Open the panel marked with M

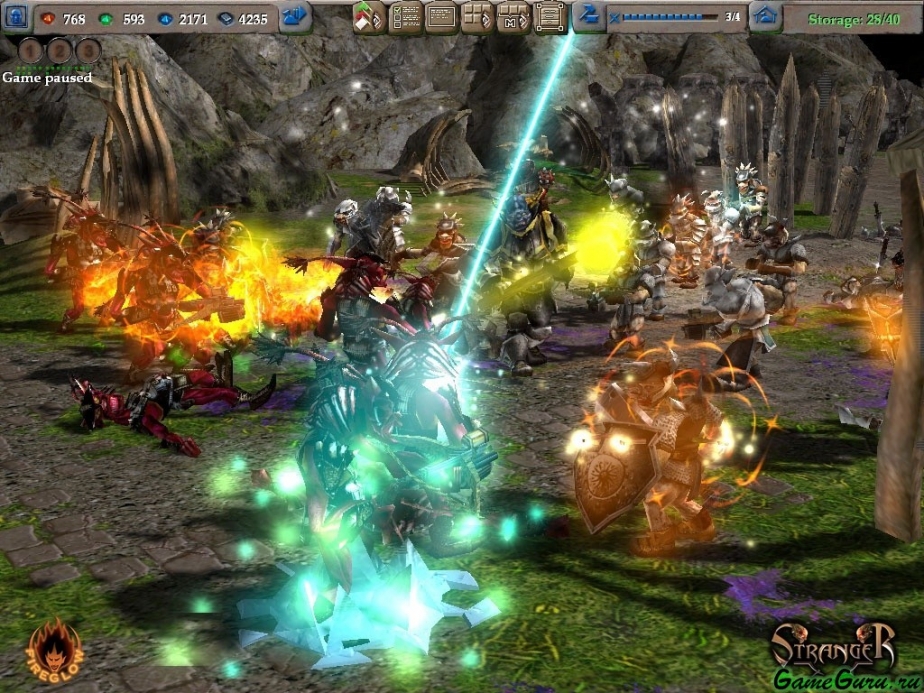click(x=511, y=17)
